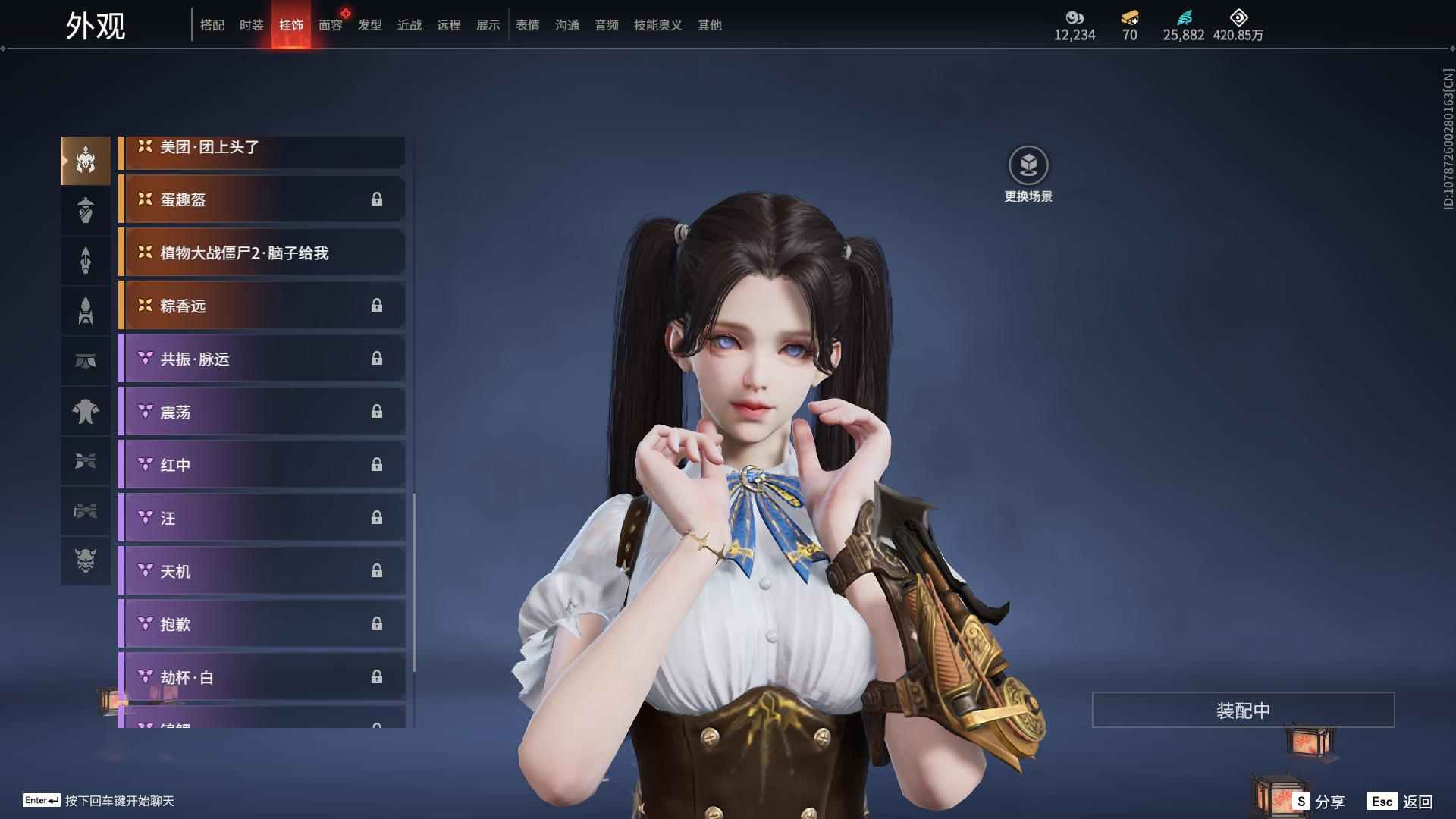Select the 其他 tab
This screenshot has width=1456, height=819.
point(710,25)
